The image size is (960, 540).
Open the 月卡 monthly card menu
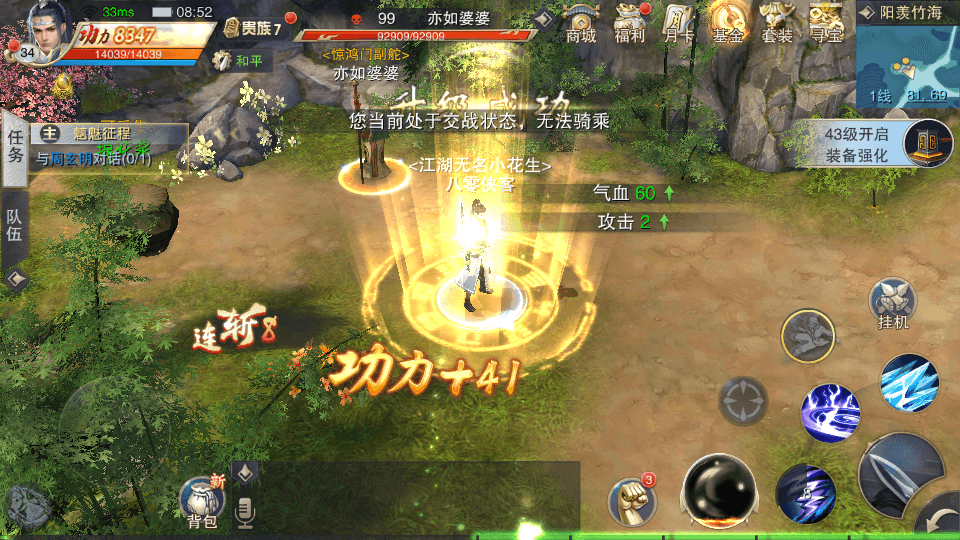pyautogui.click(x=679, y=22)
